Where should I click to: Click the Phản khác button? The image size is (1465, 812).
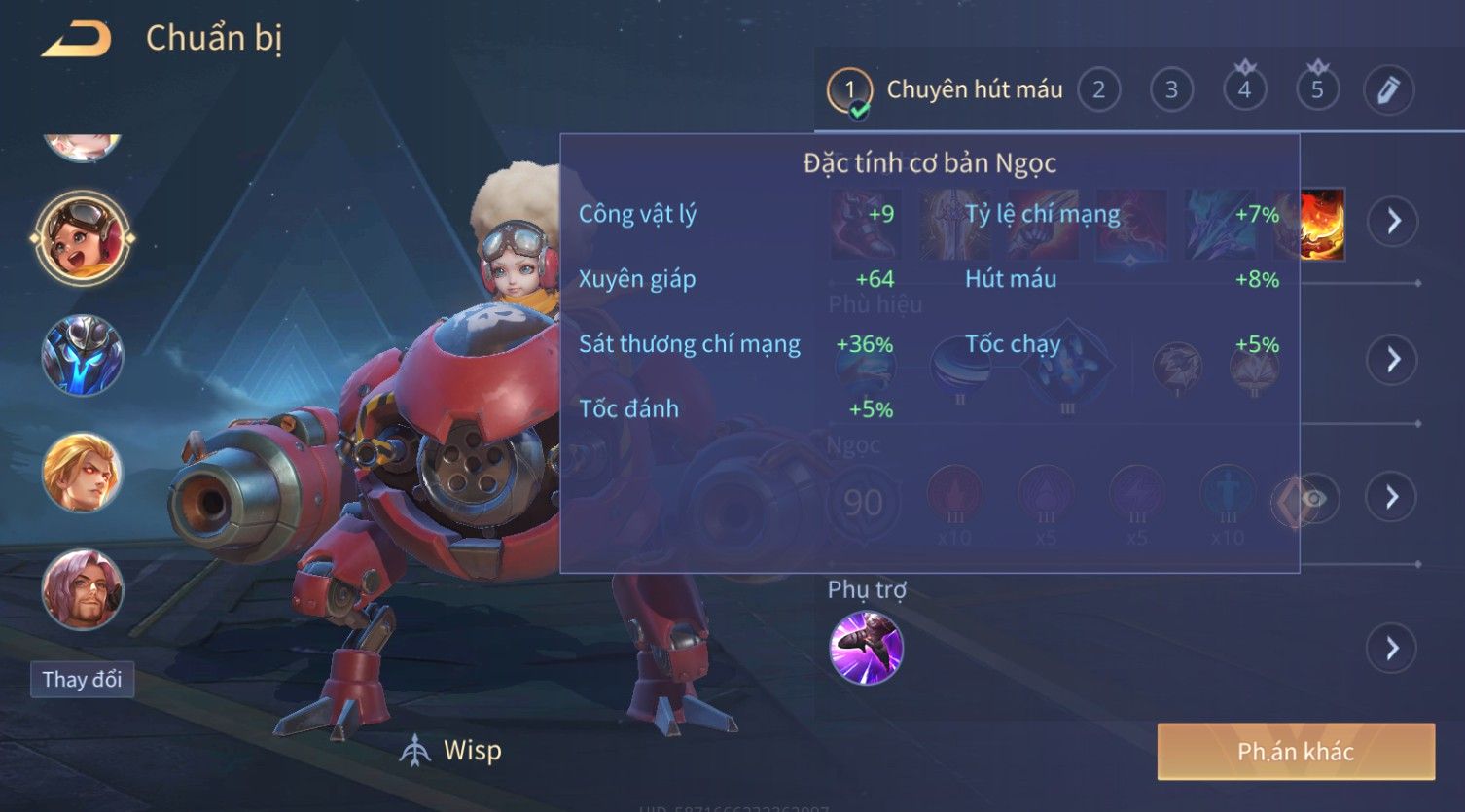[1296, 752]
